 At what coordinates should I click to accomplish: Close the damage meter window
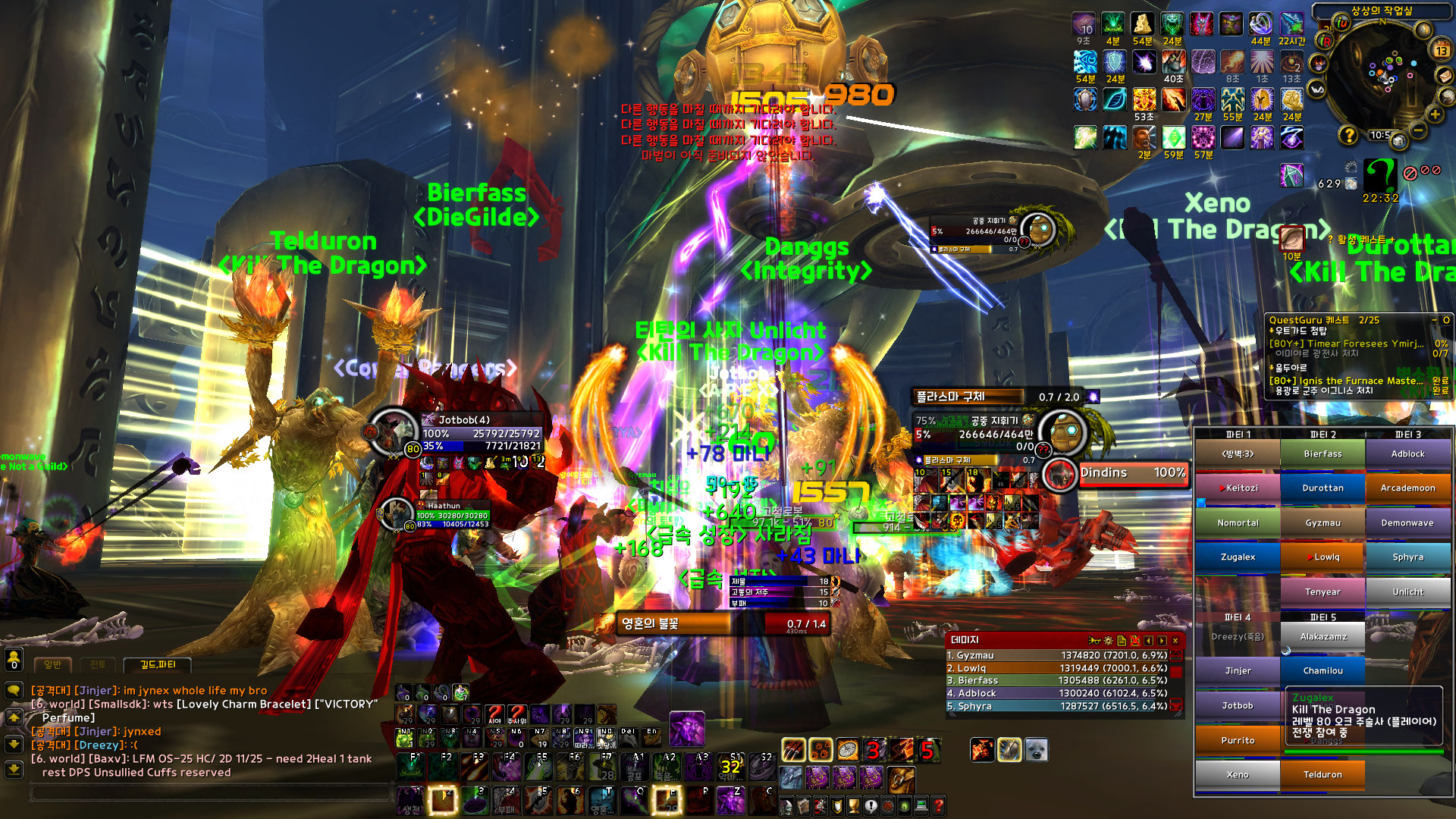[1175, 641]
